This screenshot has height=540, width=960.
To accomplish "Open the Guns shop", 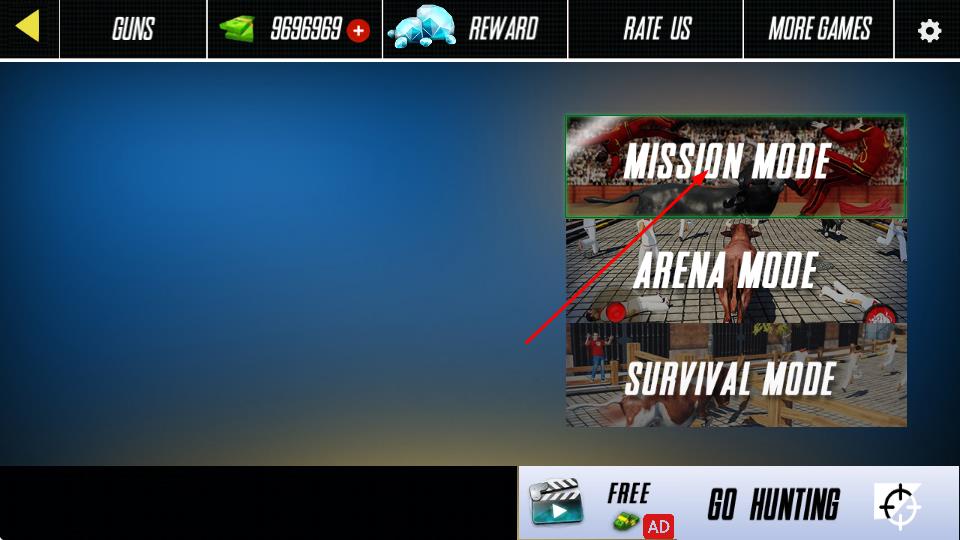I will [133, 29].
